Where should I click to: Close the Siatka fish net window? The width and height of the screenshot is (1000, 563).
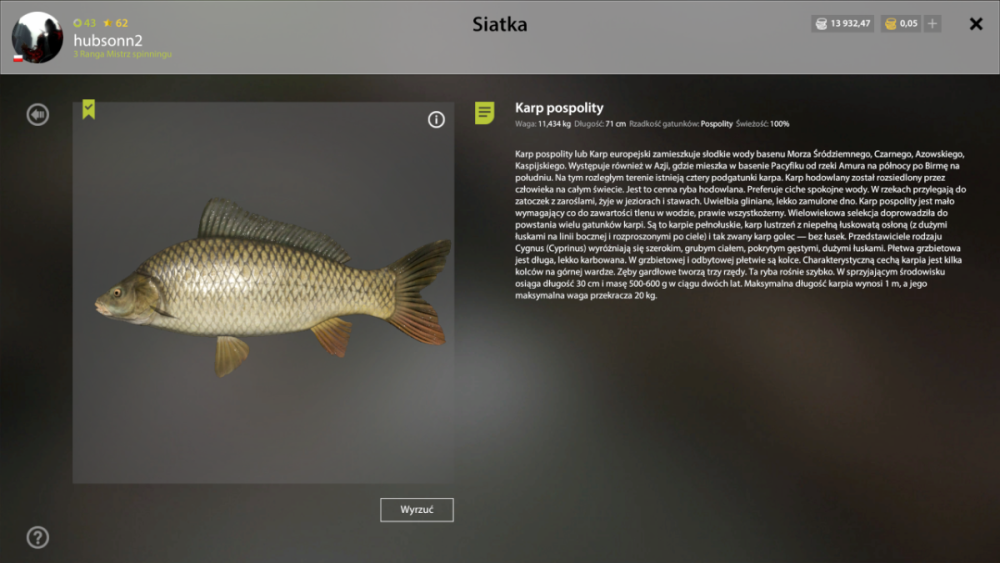coord(976,24)
